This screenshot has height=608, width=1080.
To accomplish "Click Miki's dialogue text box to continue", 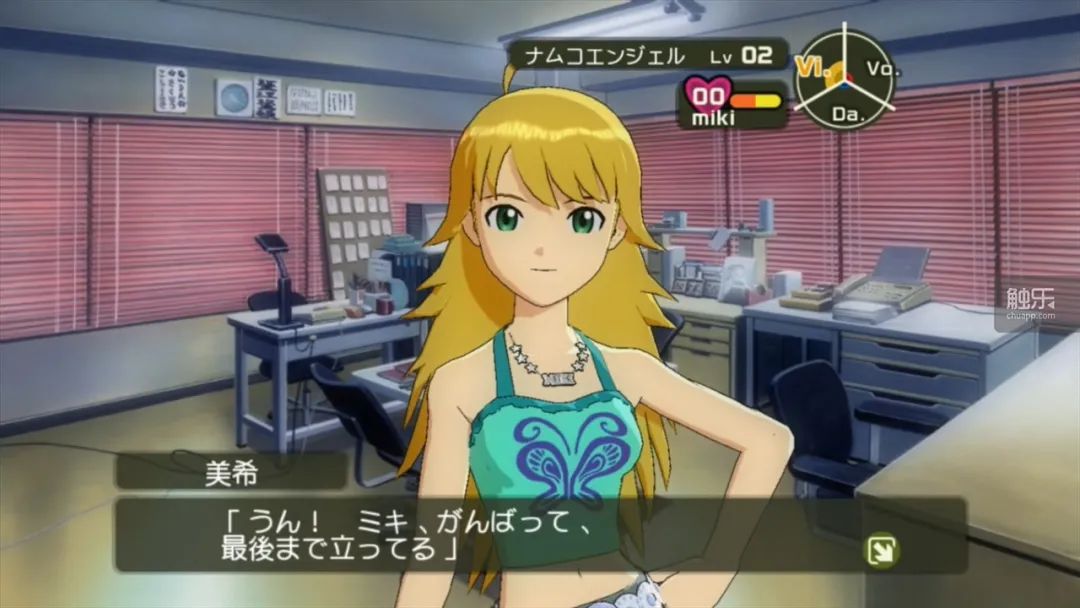I will [540, 536].
